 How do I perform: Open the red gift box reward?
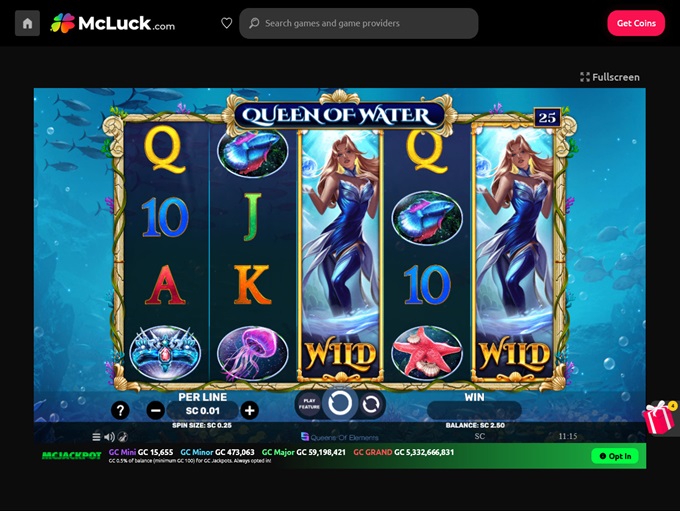click(x=658, y=418)
